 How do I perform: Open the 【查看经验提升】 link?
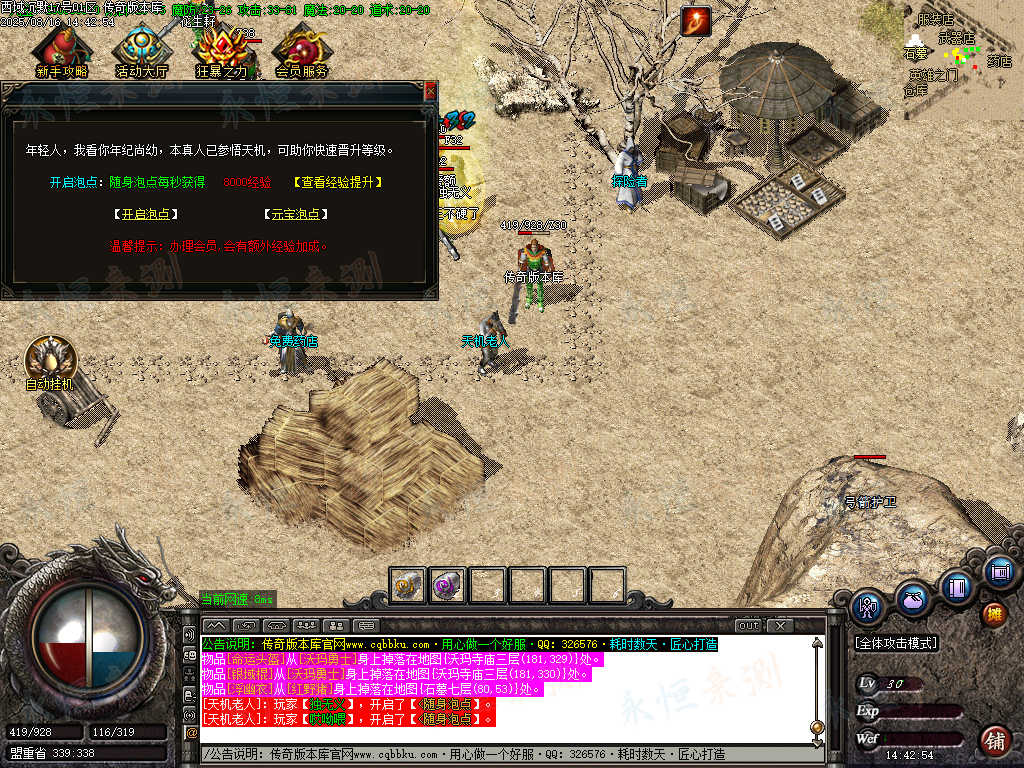coord(338,182)
